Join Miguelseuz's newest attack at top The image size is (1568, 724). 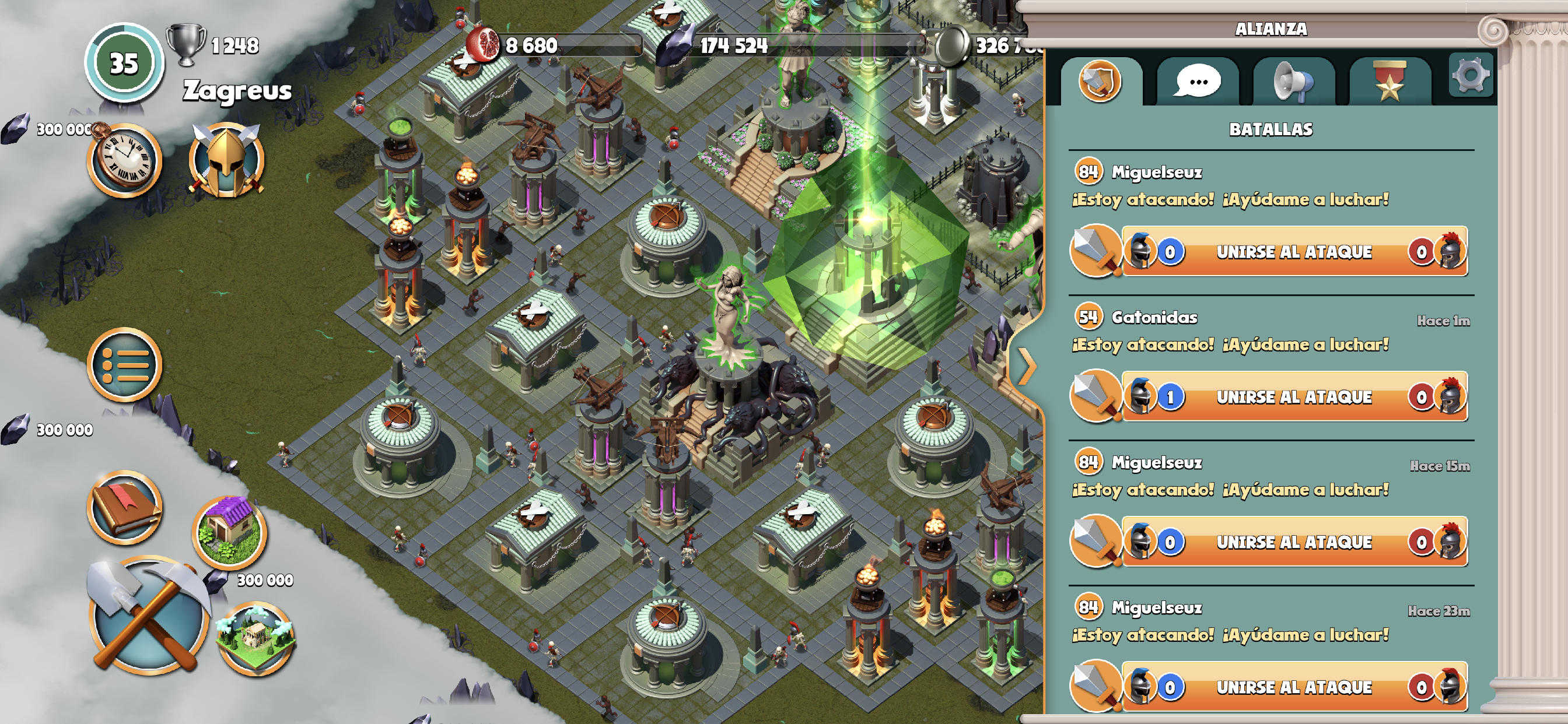tap(1293, 252)
